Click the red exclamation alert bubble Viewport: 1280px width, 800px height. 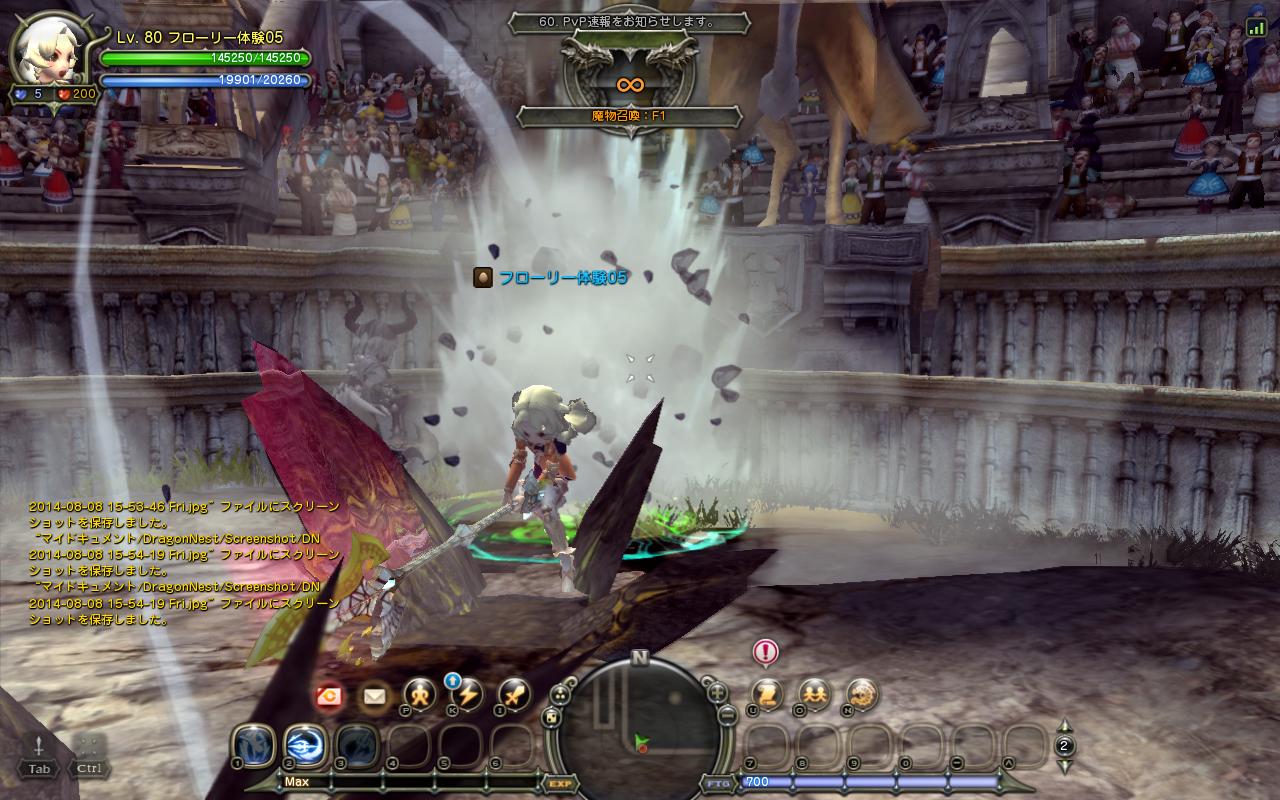tap(766, 653)
